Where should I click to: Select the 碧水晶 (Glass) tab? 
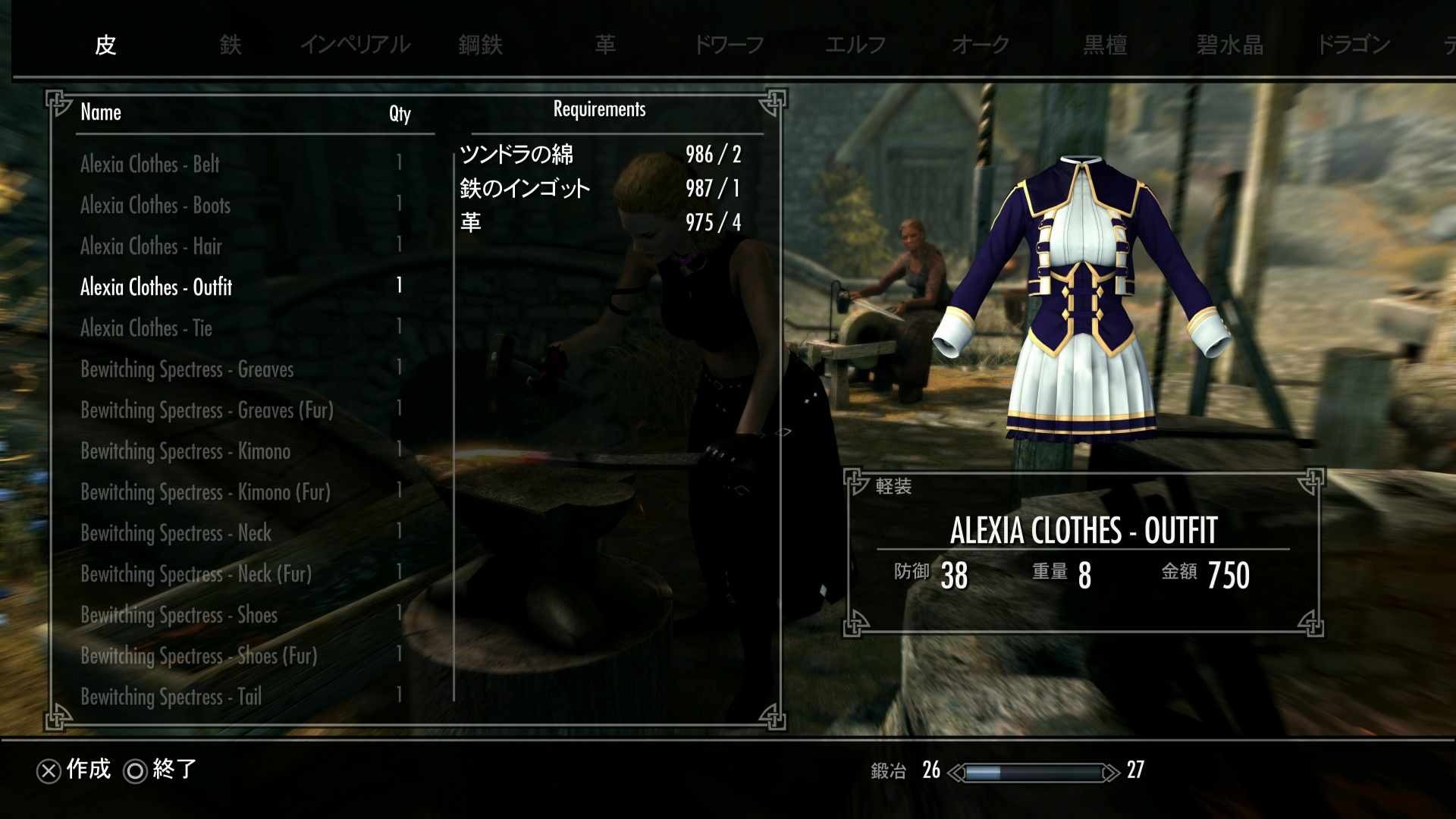1229,45
